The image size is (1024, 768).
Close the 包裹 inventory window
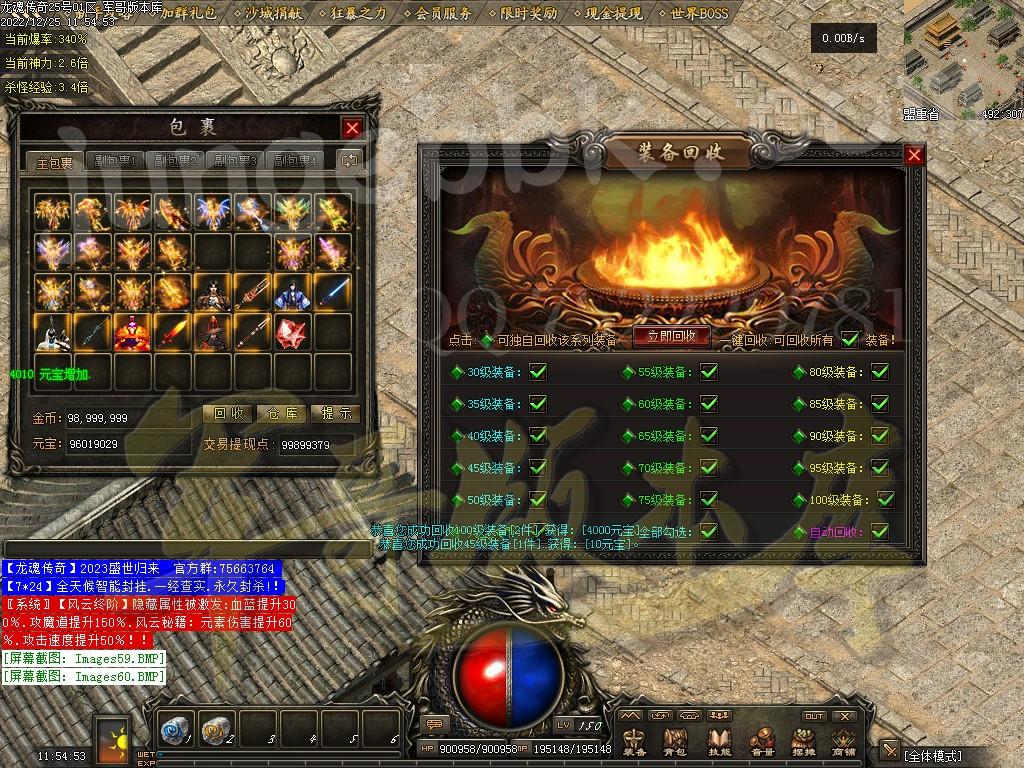pos(352,128)
